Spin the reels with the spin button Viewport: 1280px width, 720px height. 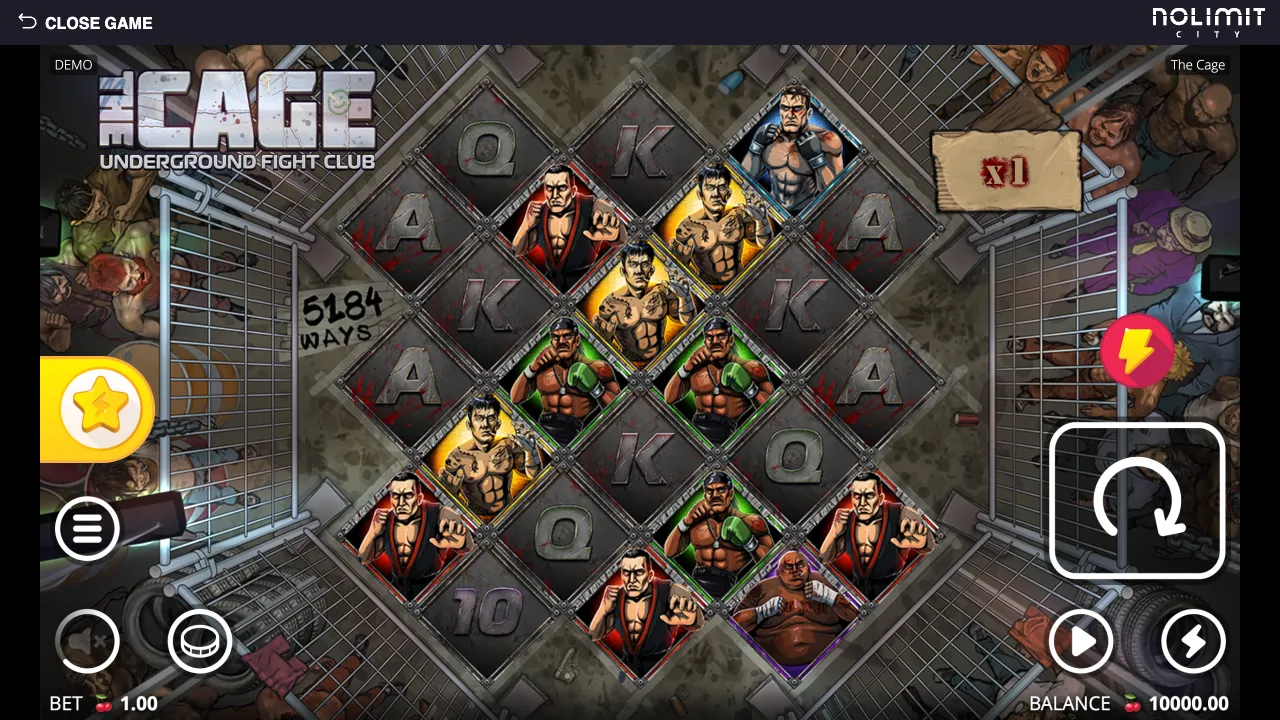click(1138, 500)
